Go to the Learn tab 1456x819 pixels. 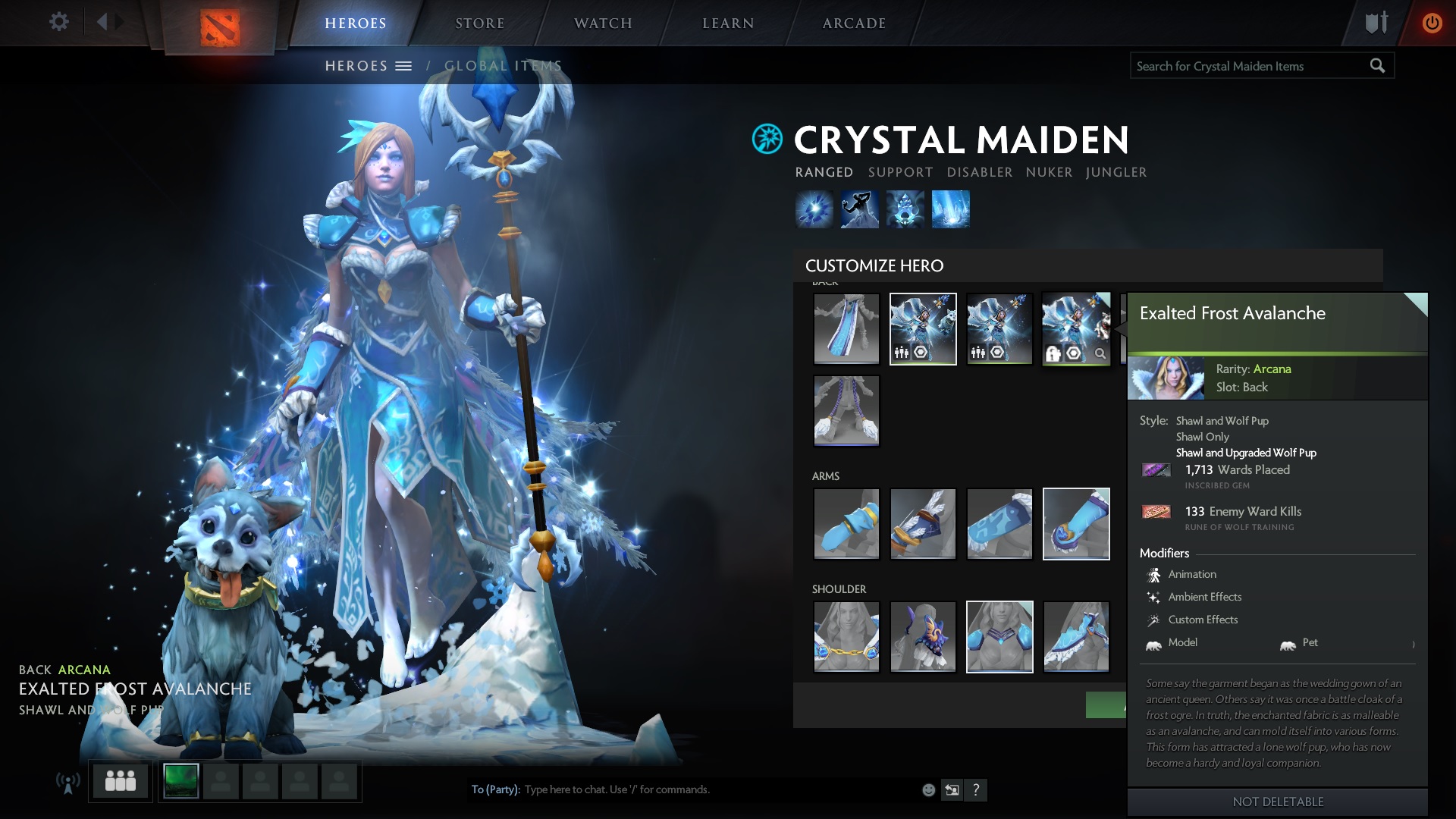(728, 24)
